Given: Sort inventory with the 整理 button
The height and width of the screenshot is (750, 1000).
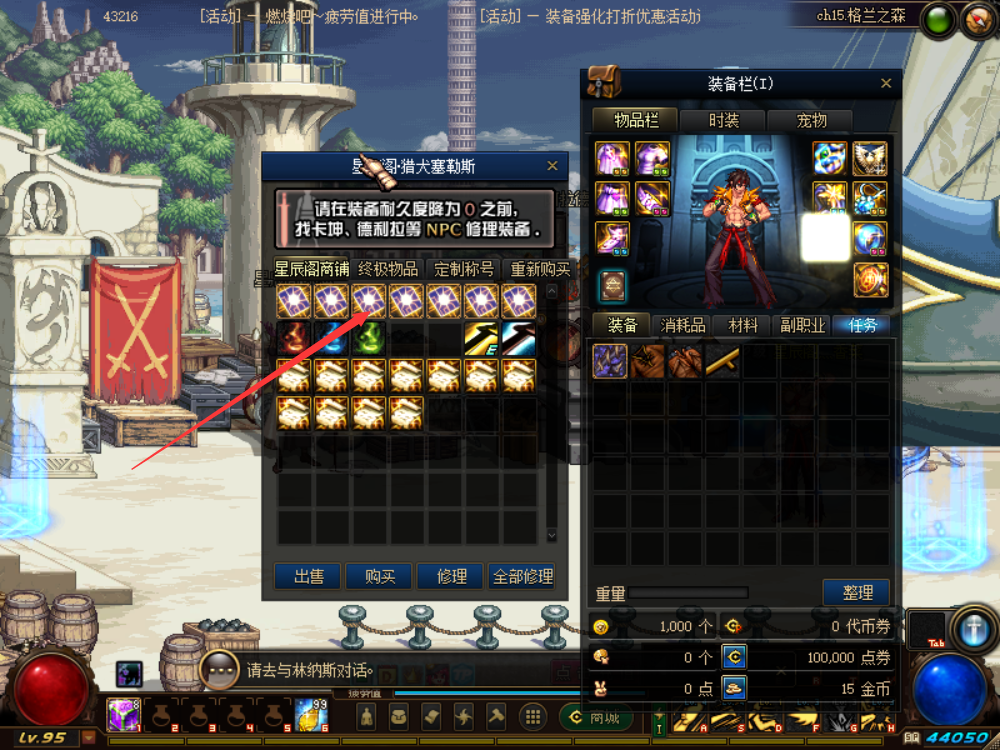Looking at the screenshot, I should coord(857,592).
